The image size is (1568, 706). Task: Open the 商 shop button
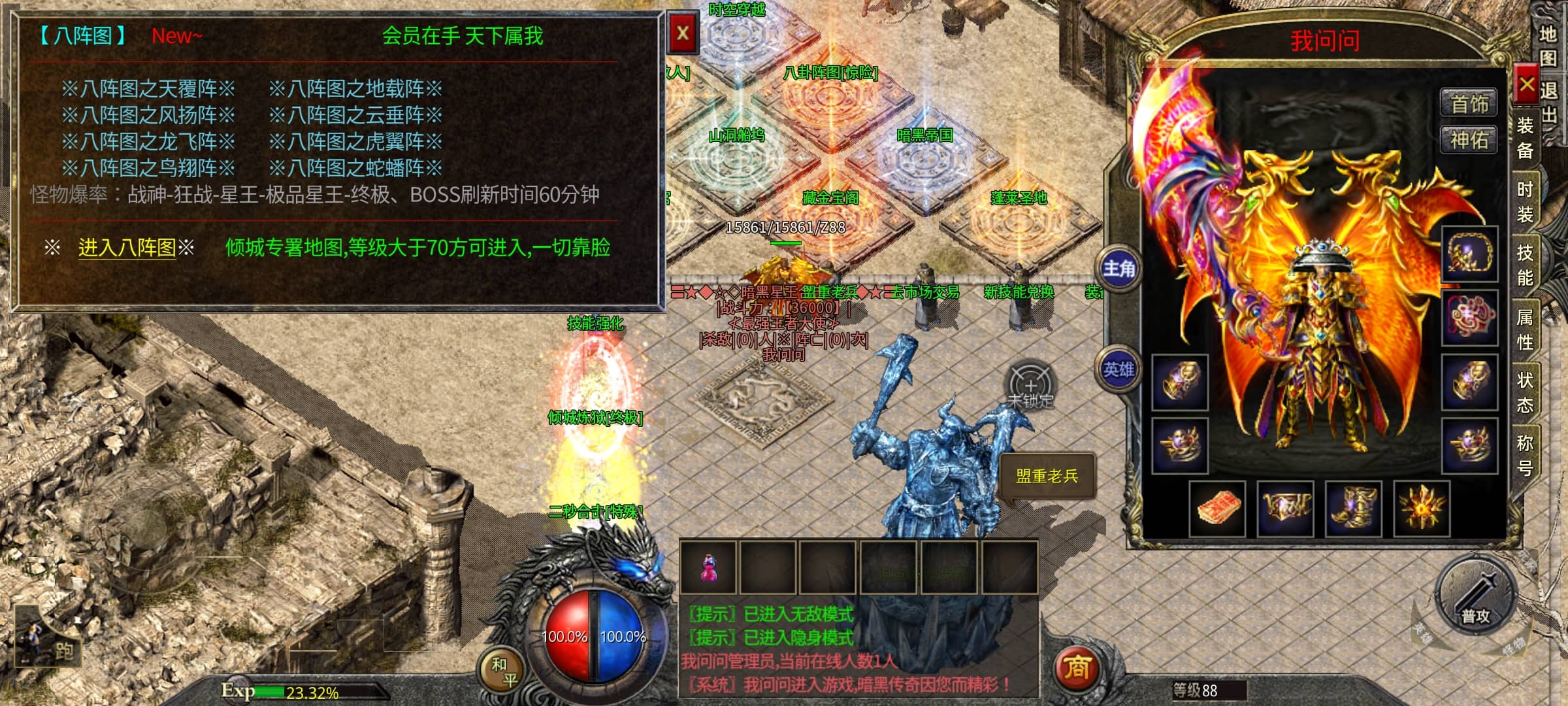coord(1076,668)
